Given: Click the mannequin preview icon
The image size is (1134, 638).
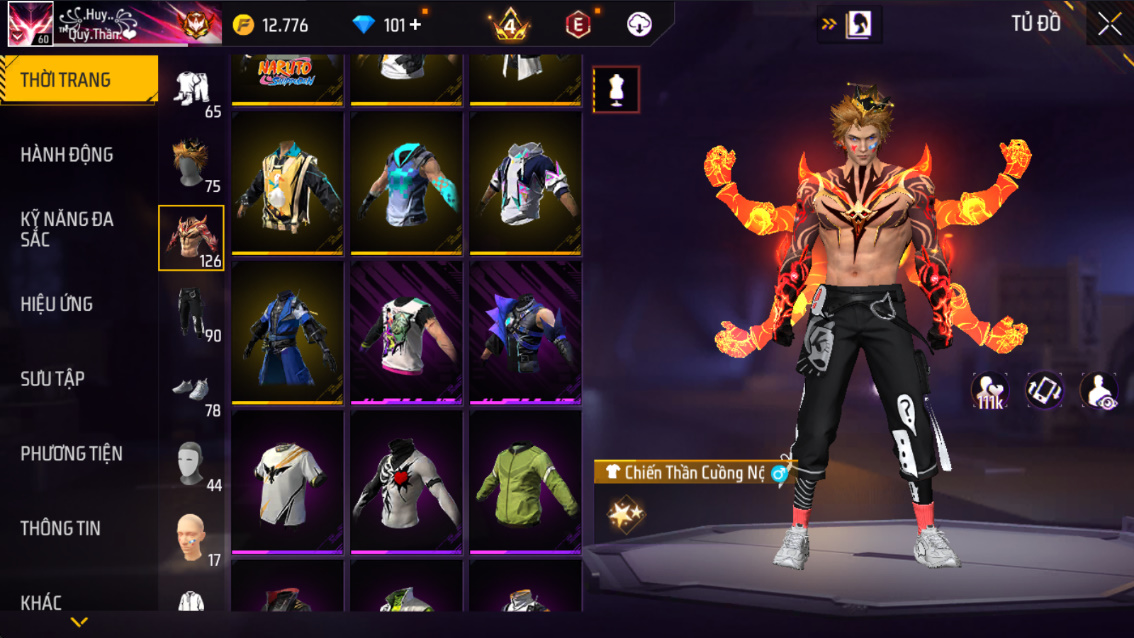Looking at the screenshot, I should coord(616,90).
